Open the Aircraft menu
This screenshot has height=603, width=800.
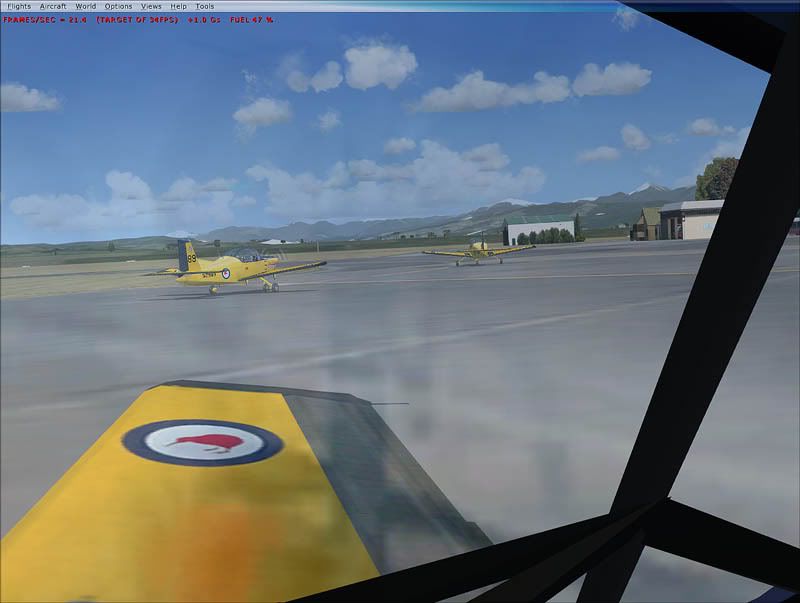(x=53, y=6)
